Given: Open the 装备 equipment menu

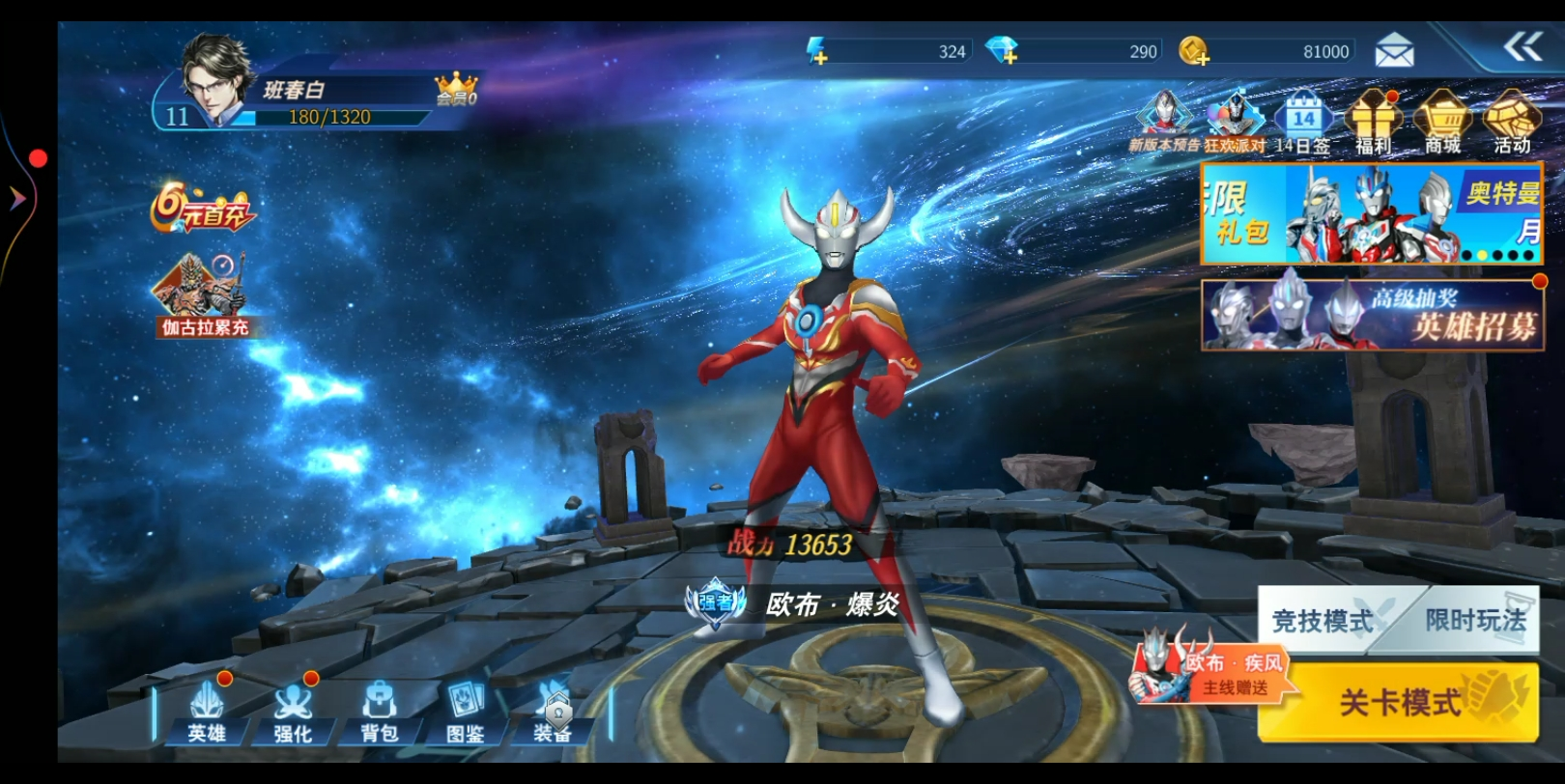Looking at the screenshot, I should click(x=553, y=713).
